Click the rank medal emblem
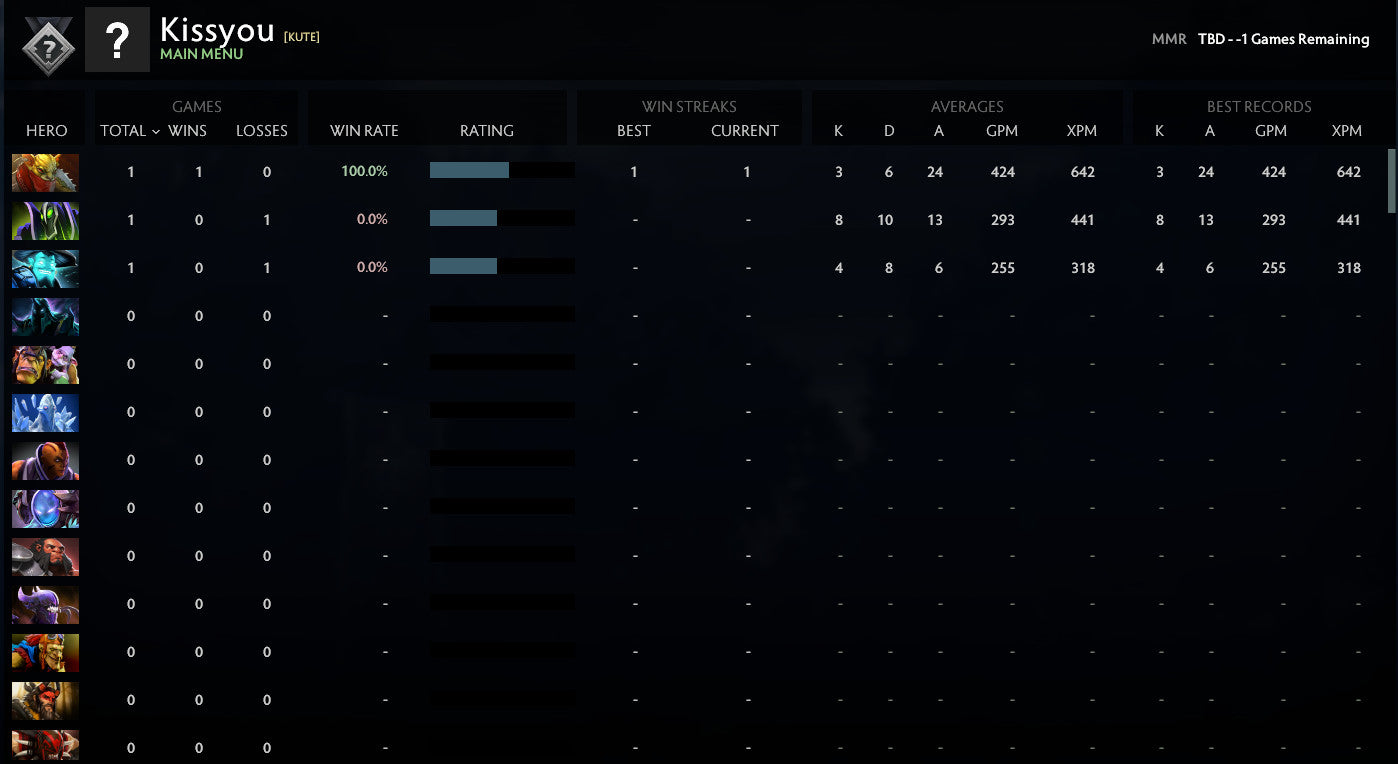1398x764 pixels. 46,40
